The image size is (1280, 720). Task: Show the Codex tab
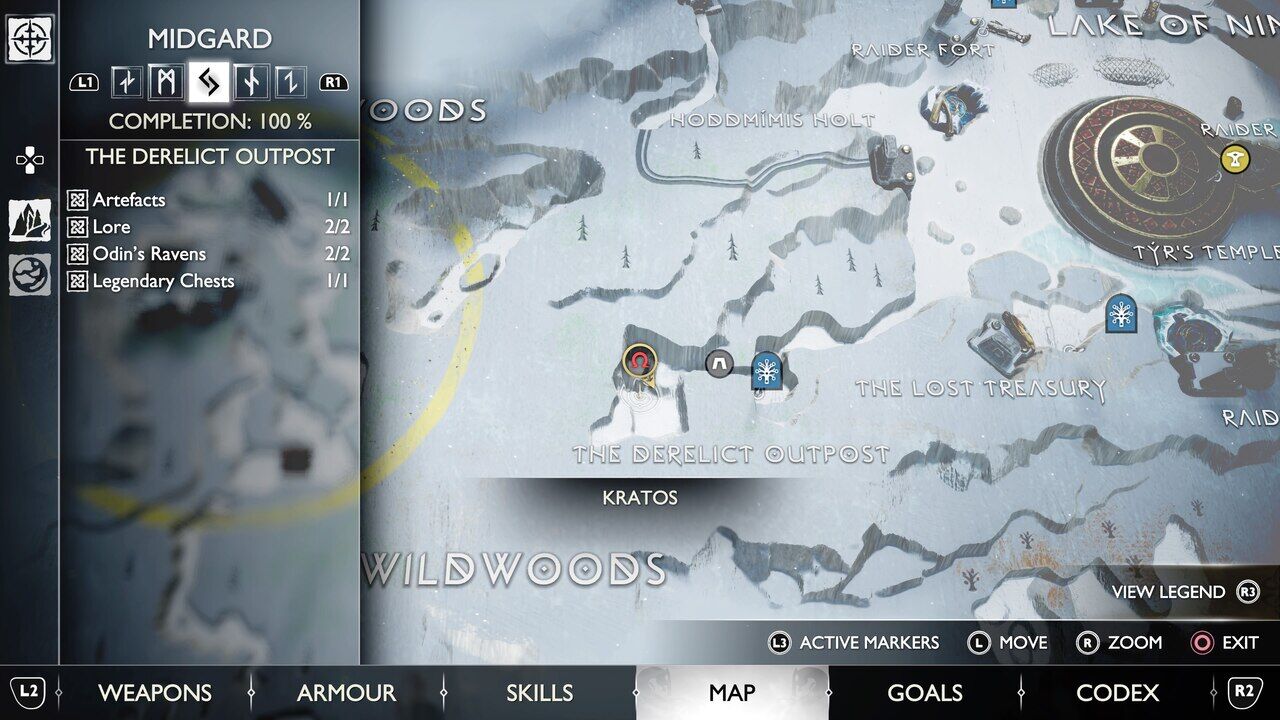click(x=1117, y=693)
